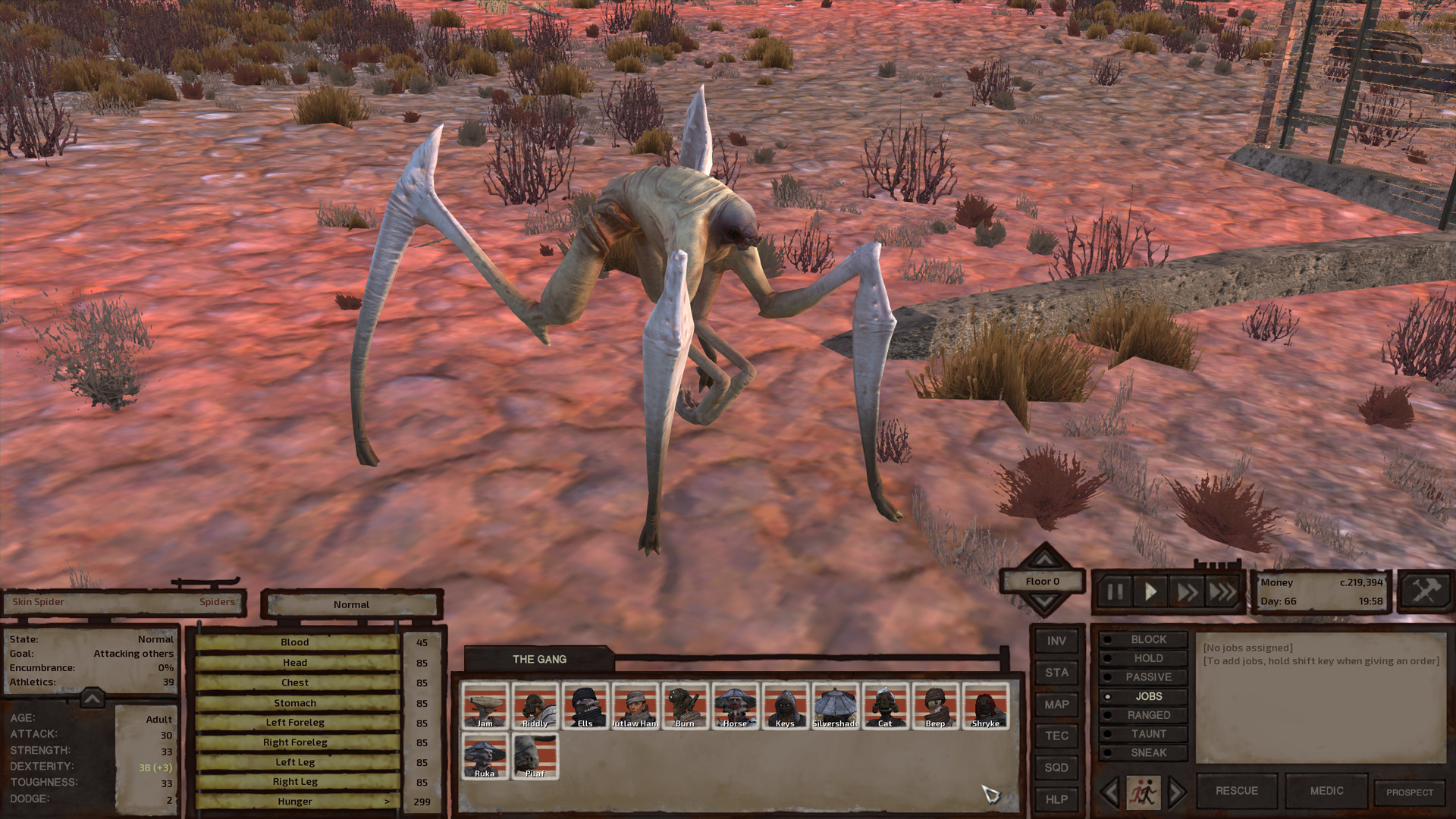Set game to triple fast-forward speed
Screen dimensions: 1456x819
pyautogui.click(x=1222, y=591)
